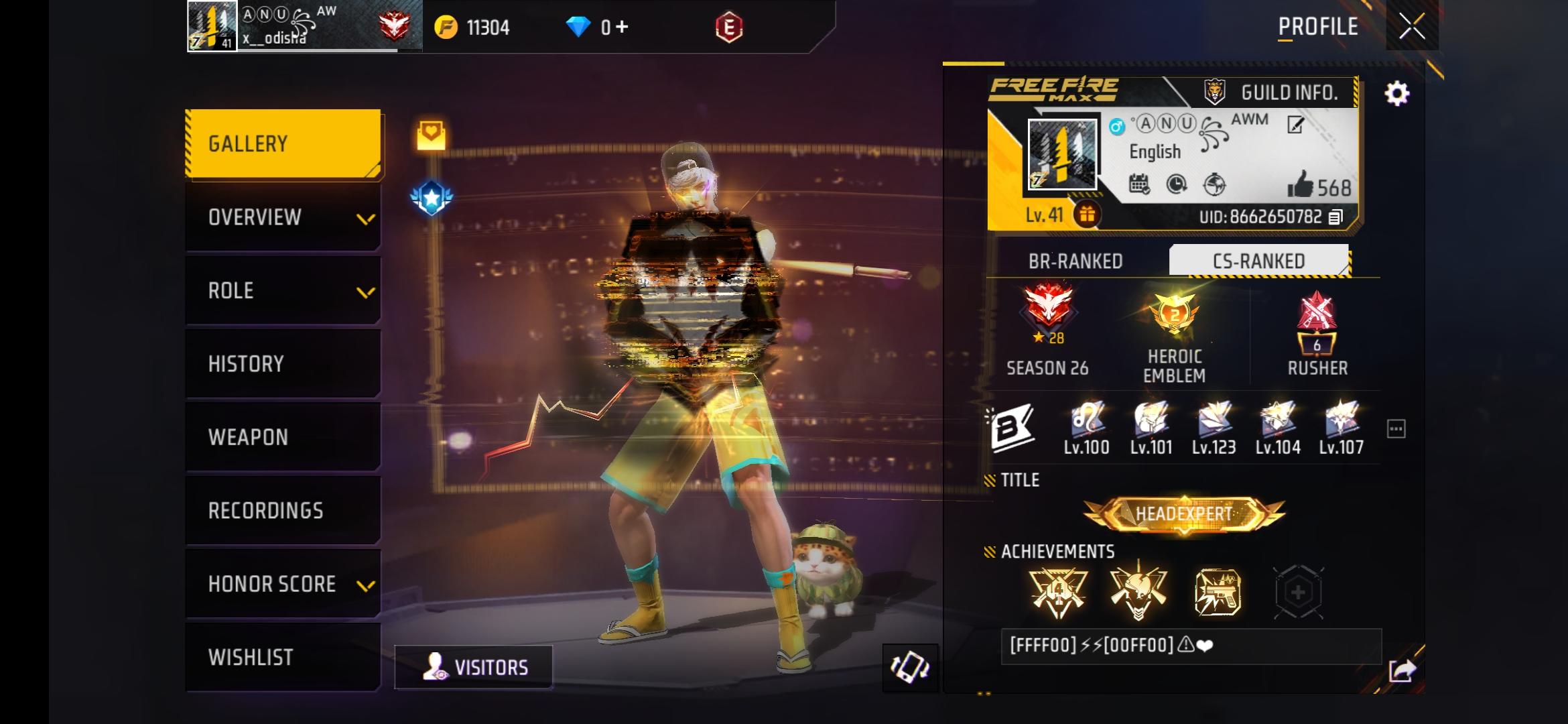
Task: Click the gold coin balance icon
Action: [445, 27]
